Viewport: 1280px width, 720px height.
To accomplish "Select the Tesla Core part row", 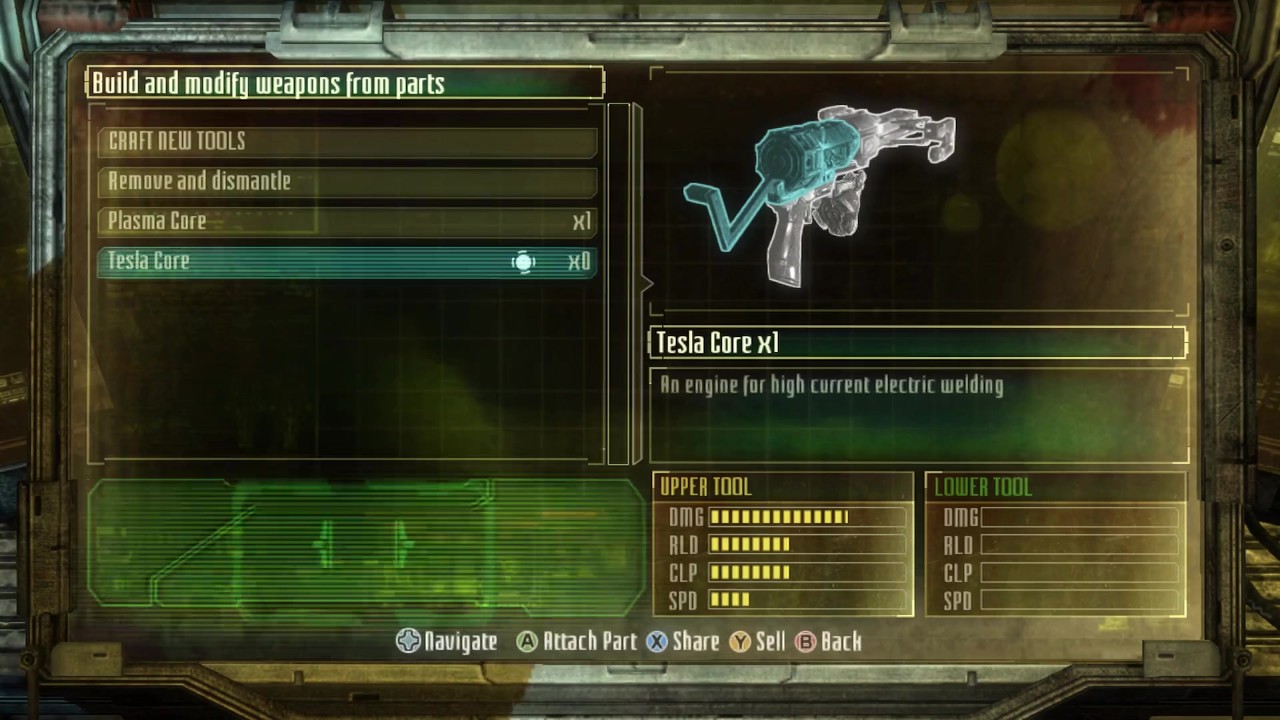I will pos(347,261).
